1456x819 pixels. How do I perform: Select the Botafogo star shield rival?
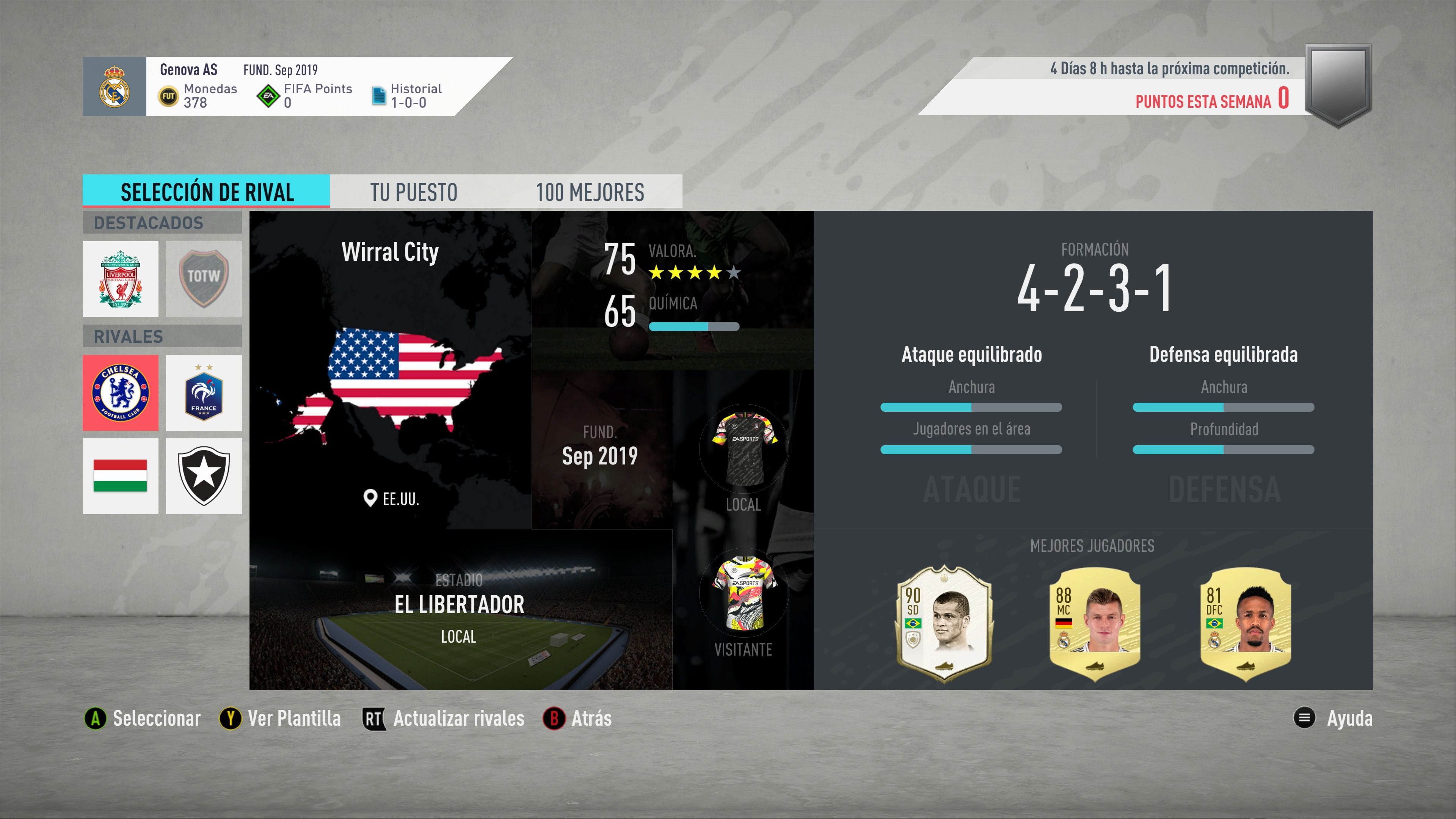[204, 476]
